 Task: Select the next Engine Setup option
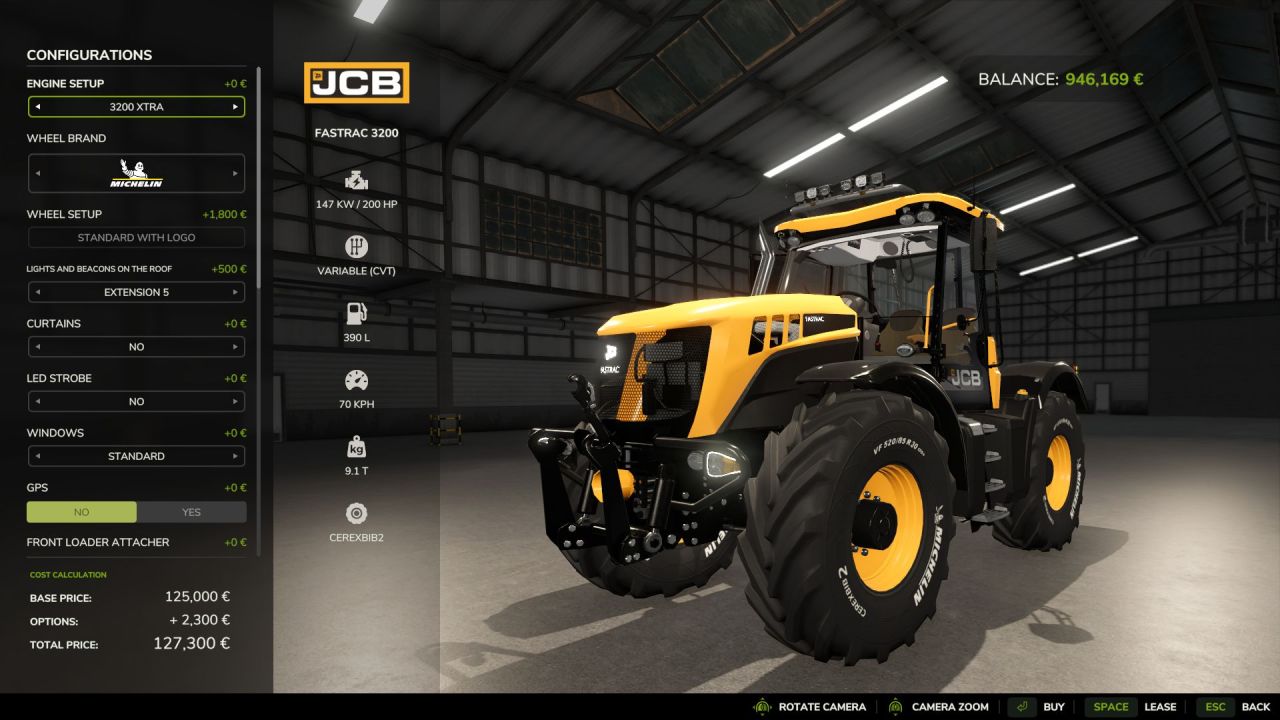[x=237, y=106]
